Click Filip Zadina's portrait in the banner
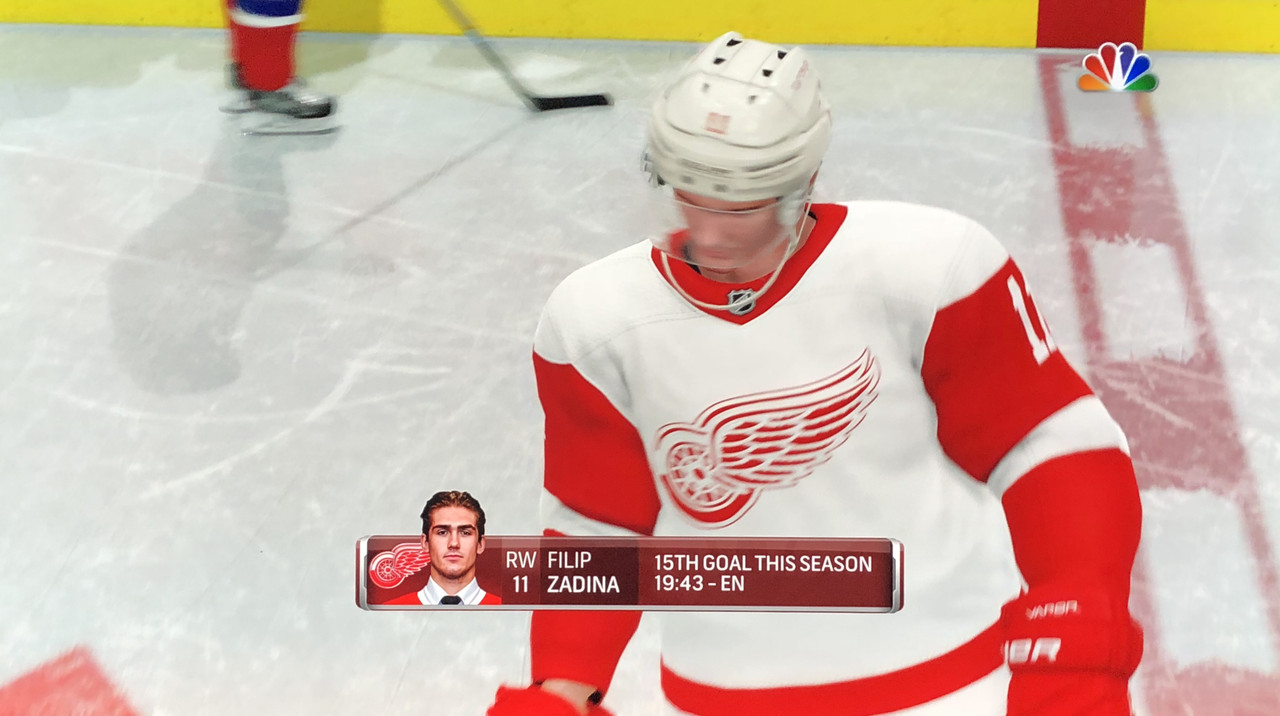 click(453, 549)
